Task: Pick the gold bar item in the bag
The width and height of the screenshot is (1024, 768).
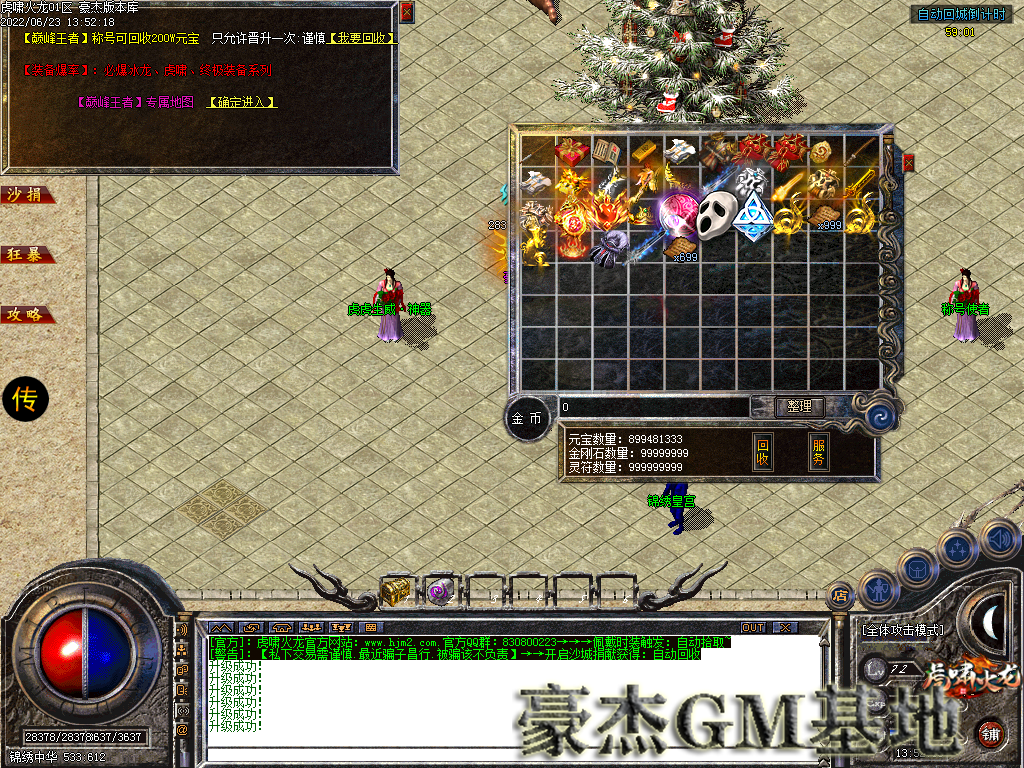Action: [x=643, y=153]
